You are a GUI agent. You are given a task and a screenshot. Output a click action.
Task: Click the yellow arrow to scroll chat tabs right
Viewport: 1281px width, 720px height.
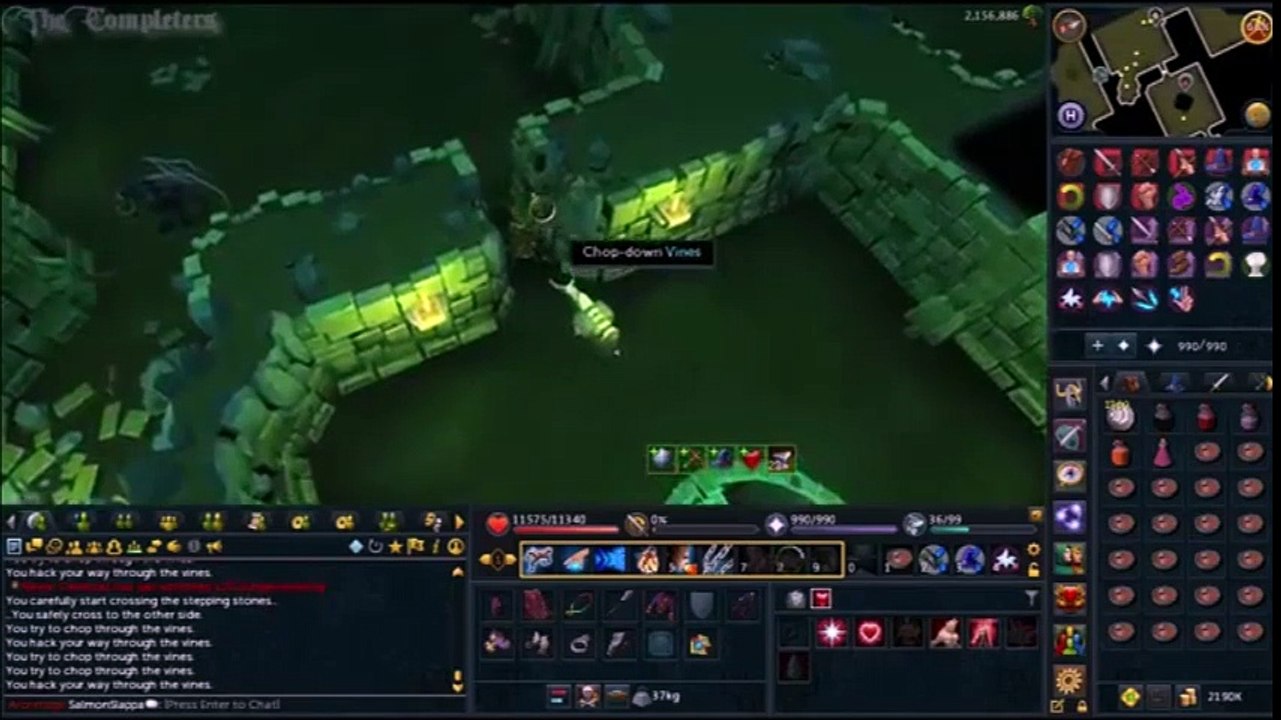click(x=458, y=521)
